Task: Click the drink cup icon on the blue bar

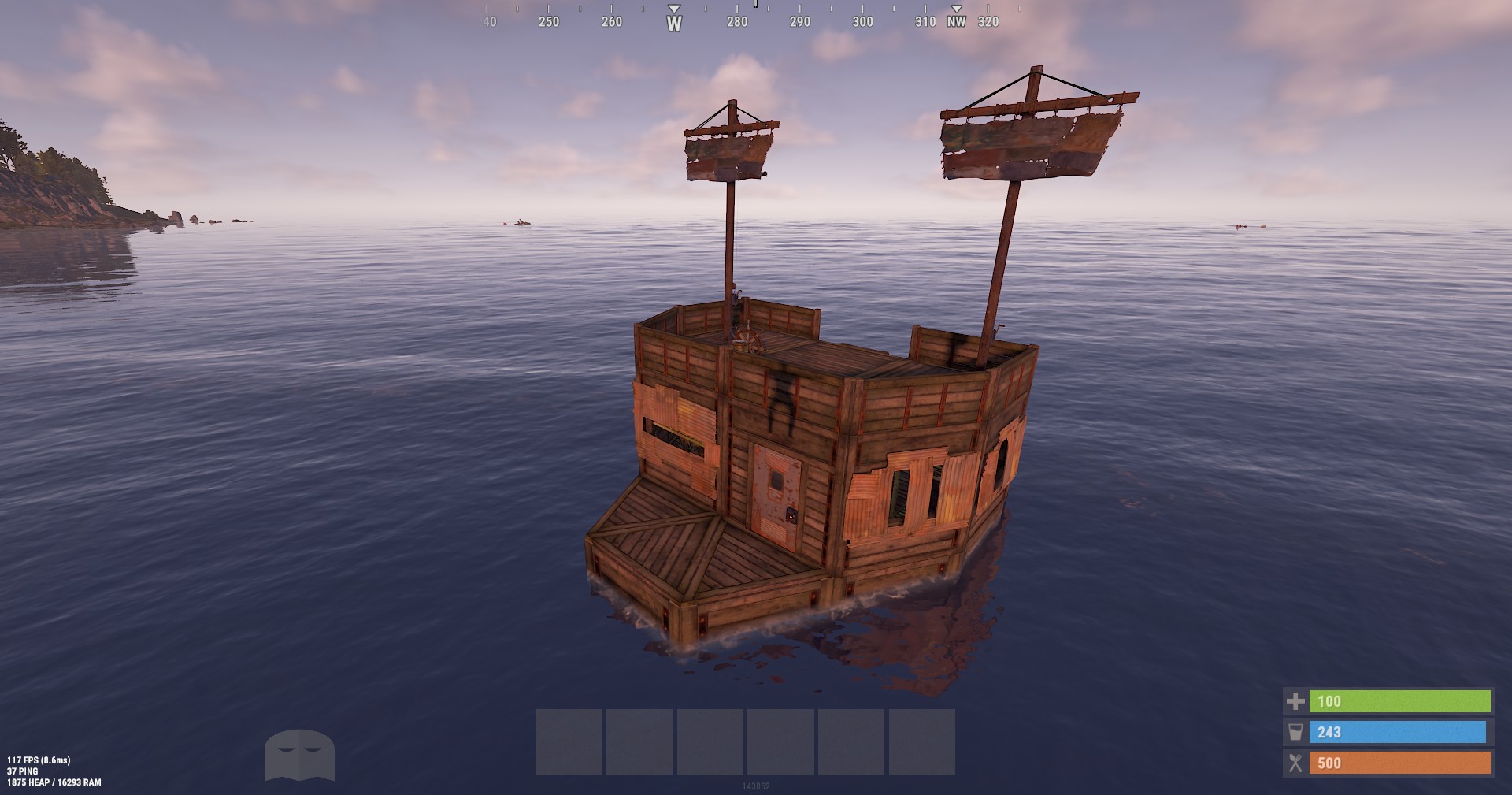Action: pyautogui.click(x=1294, y=732)
